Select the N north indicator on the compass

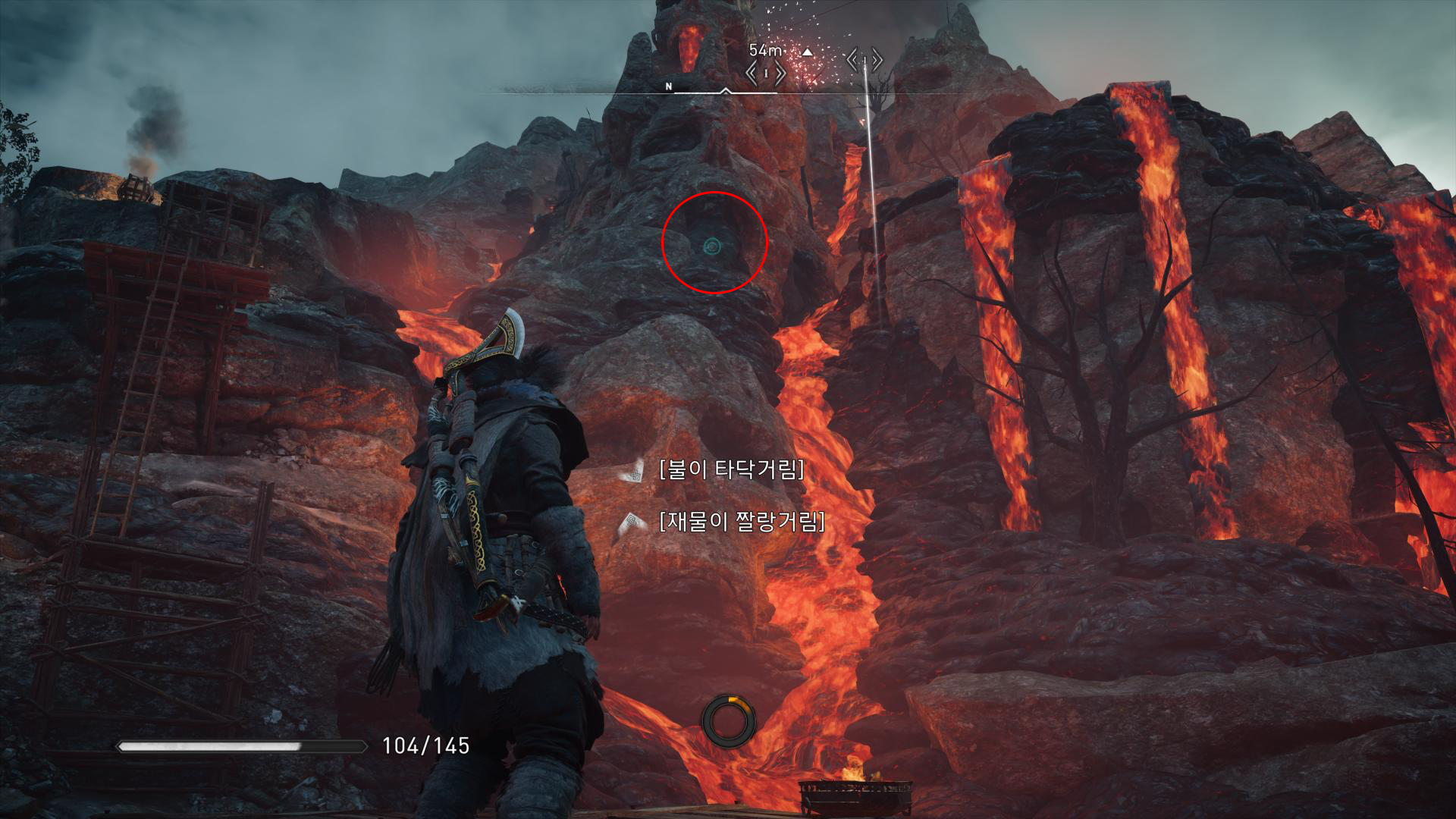pyautogui.click(x=668, y=86)
